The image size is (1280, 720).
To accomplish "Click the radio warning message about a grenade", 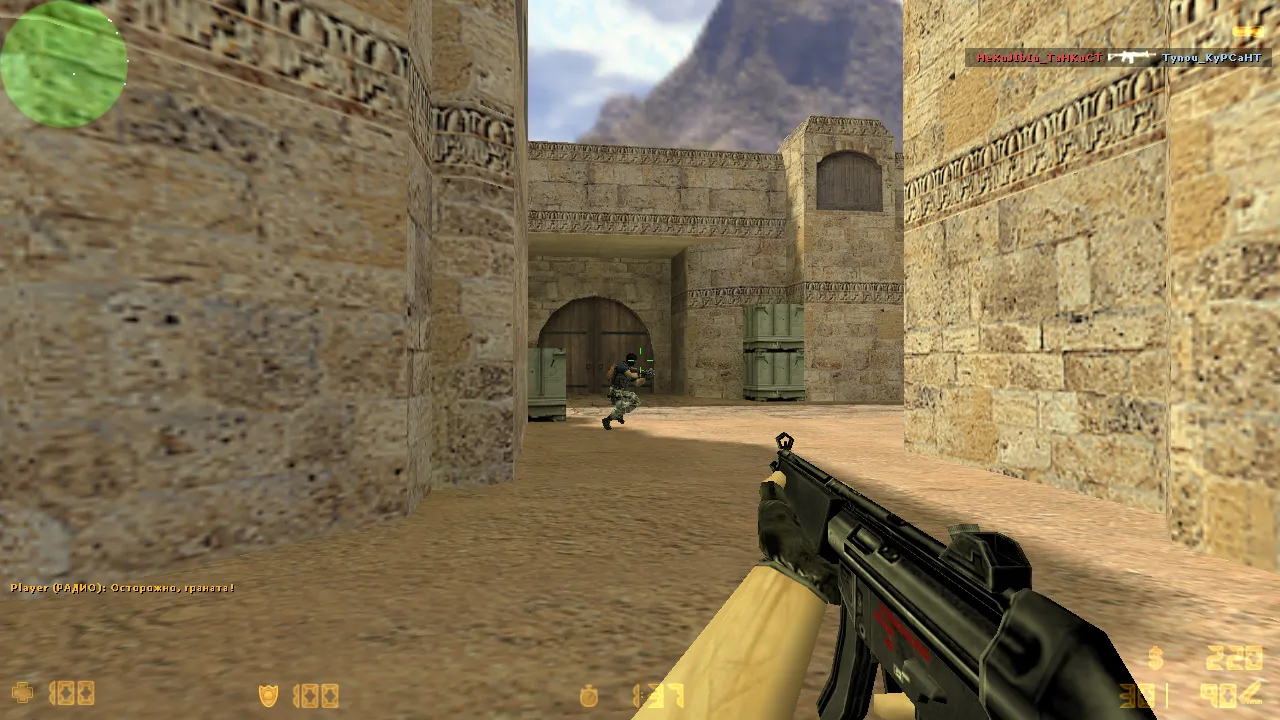I will click(120, 588).
